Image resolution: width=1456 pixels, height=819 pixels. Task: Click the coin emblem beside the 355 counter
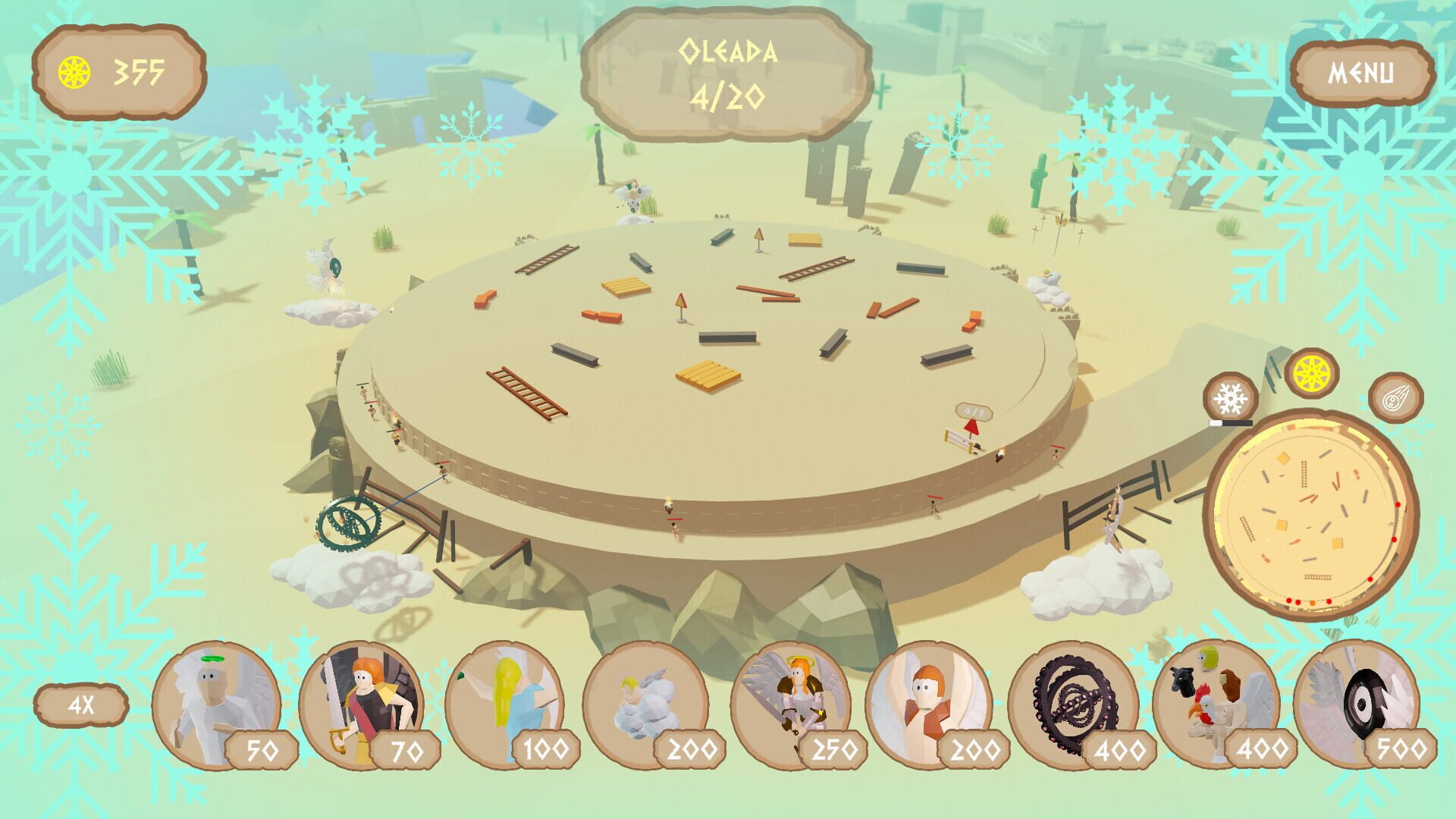pos(73,72)
